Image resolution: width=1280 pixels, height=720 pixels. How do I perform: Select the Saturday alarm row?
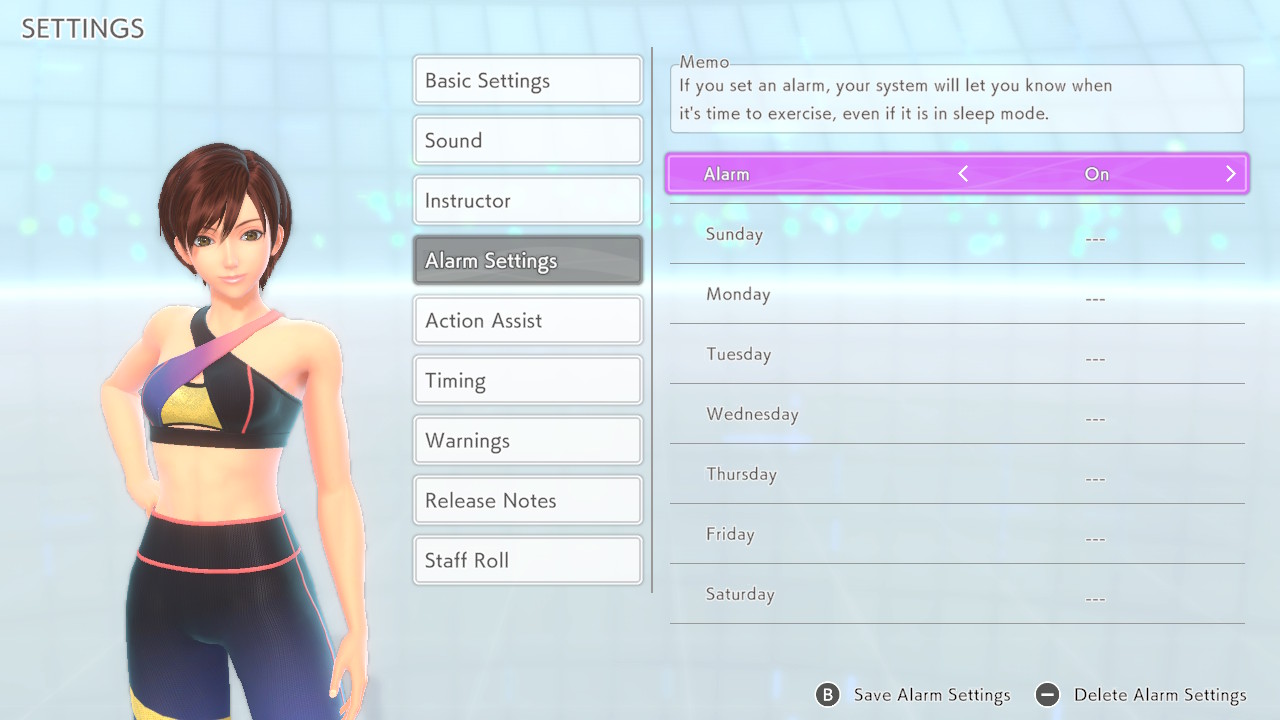[x=957, y=595]
